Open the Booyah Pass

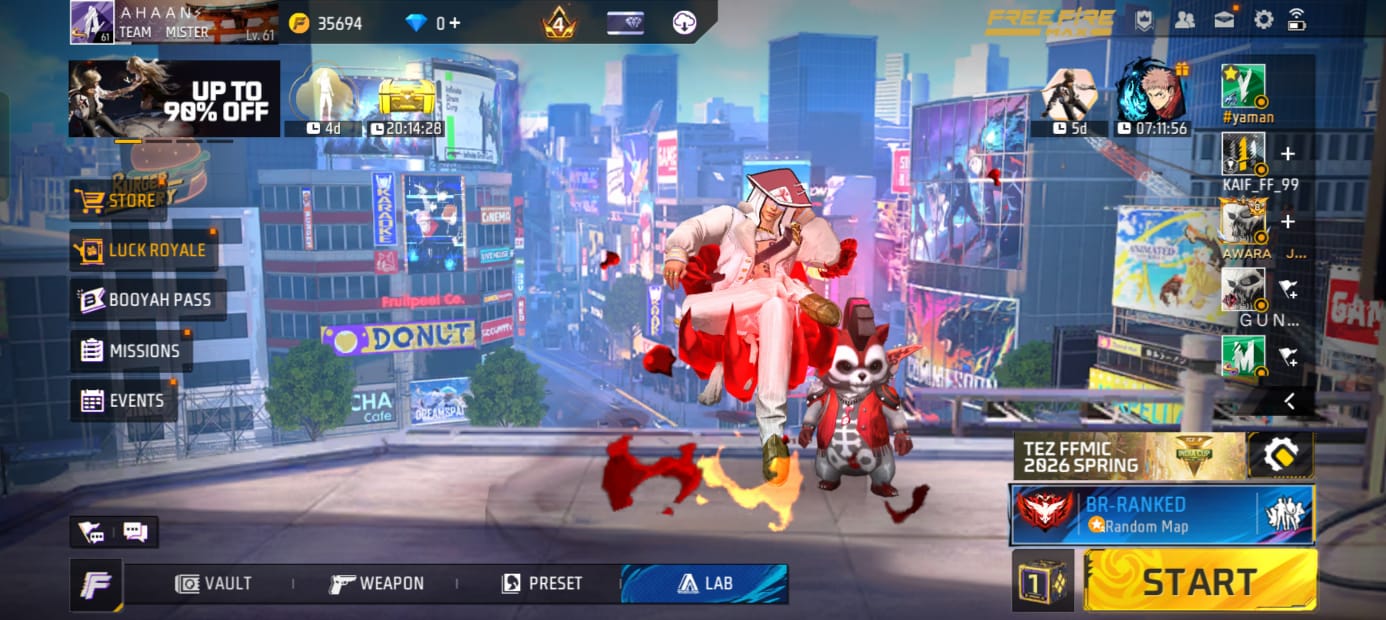click(148, 299)
